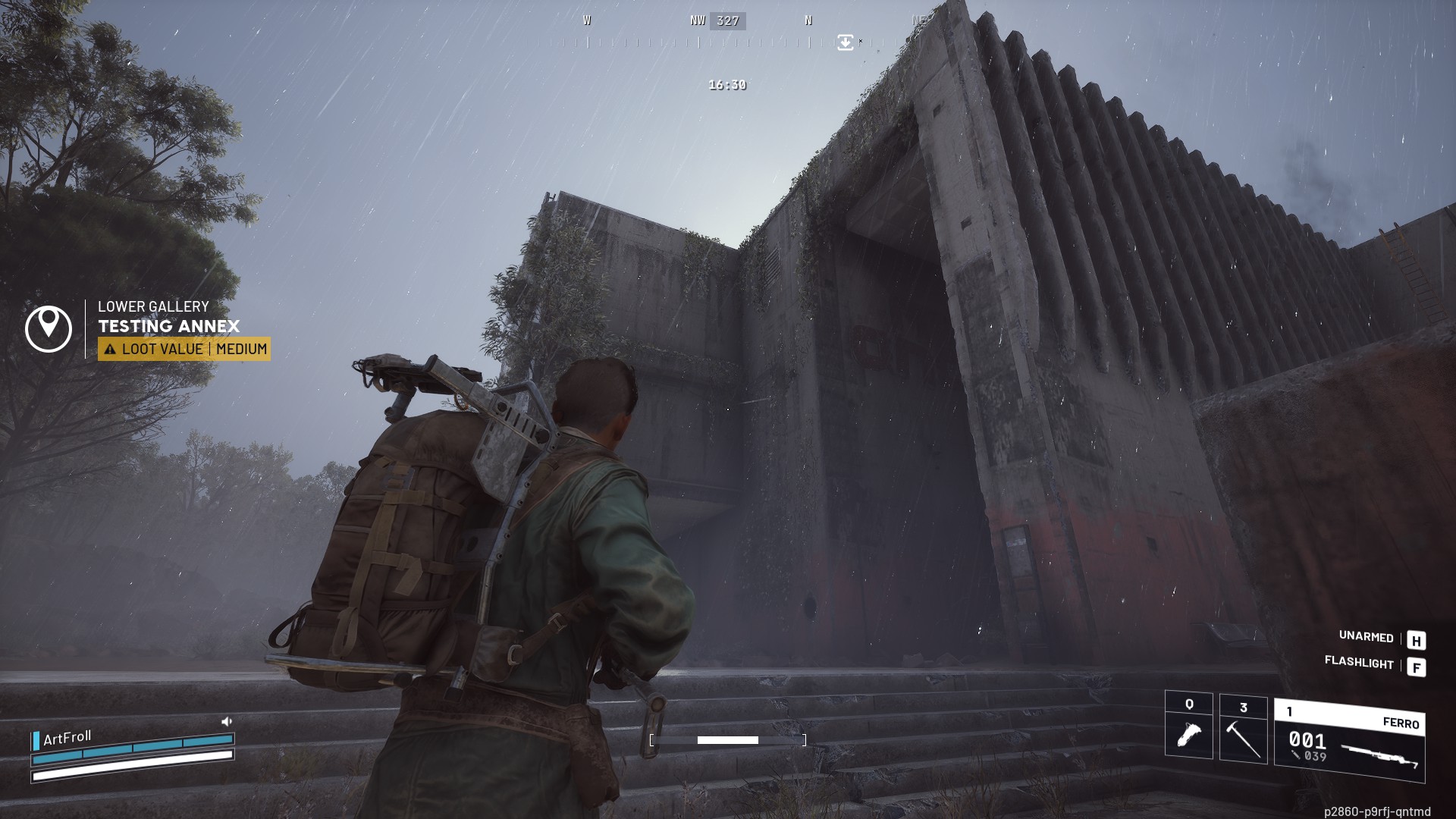Screen dimensions: 1456x819
Task: Click the Testing Annex location pin icon
Action: pyautogui.click(x=49, y=328)
